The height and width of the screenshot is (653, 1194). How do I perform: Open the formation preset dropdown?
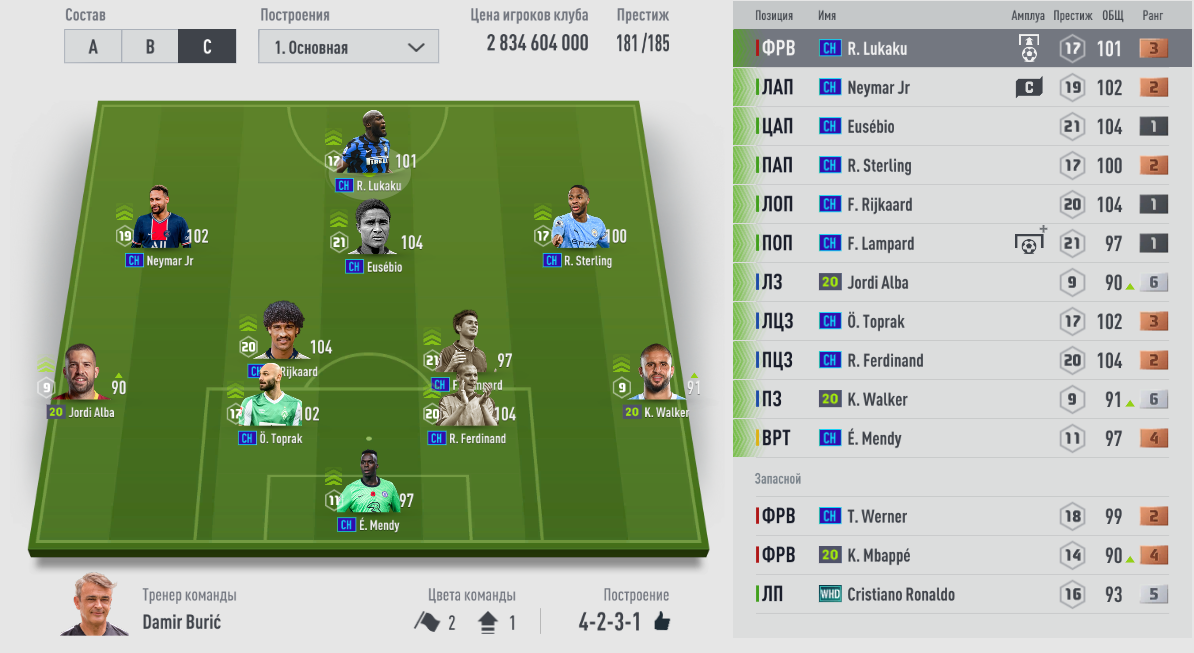348,47
